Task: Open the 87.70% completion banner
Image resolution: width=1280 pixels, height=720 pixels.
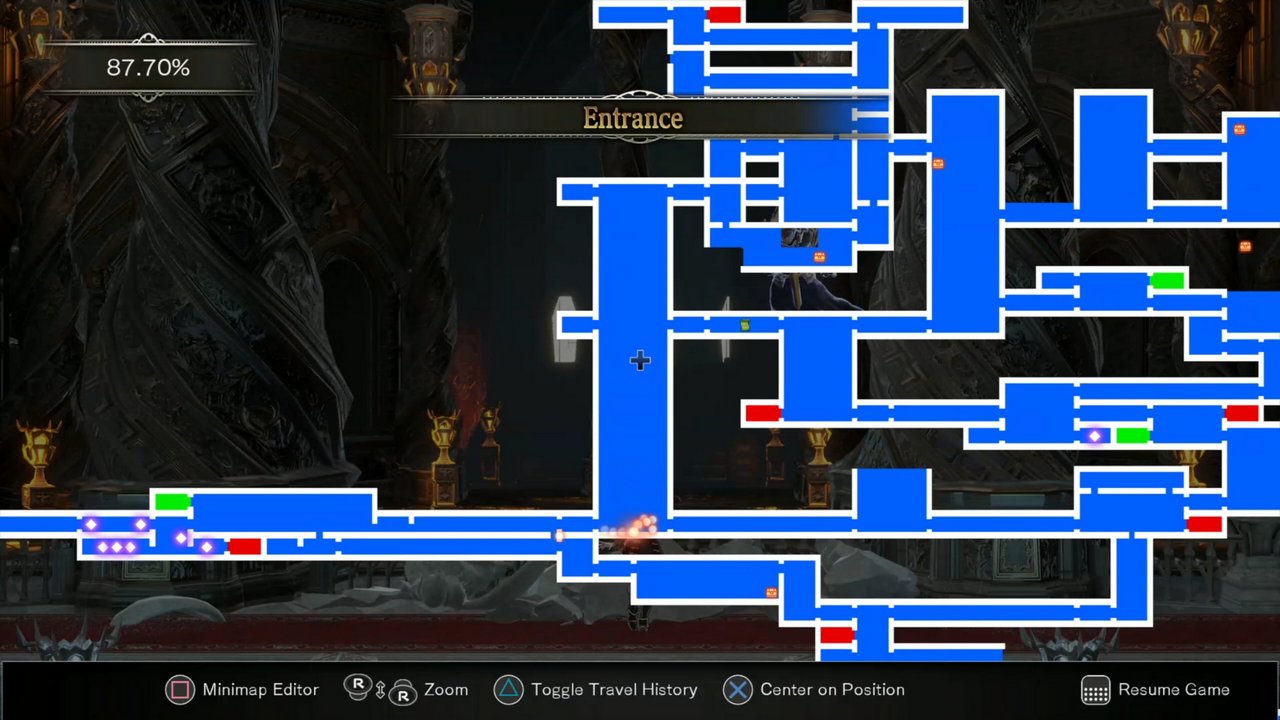Action: 148,68
